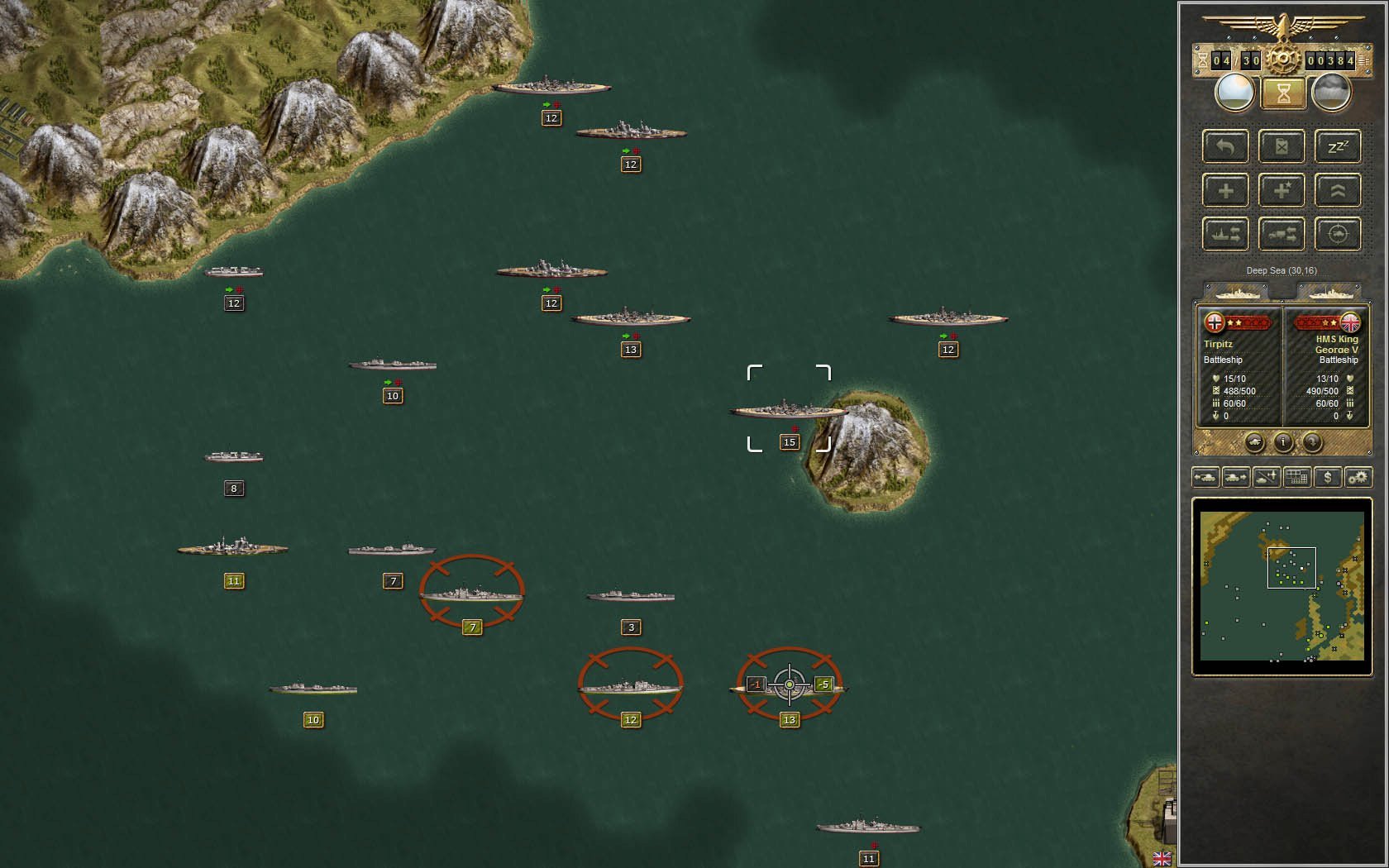Screen dimensions: 1389x868
Task: Toggle the hex grid overlay icon
Action: pos(1296,477)
